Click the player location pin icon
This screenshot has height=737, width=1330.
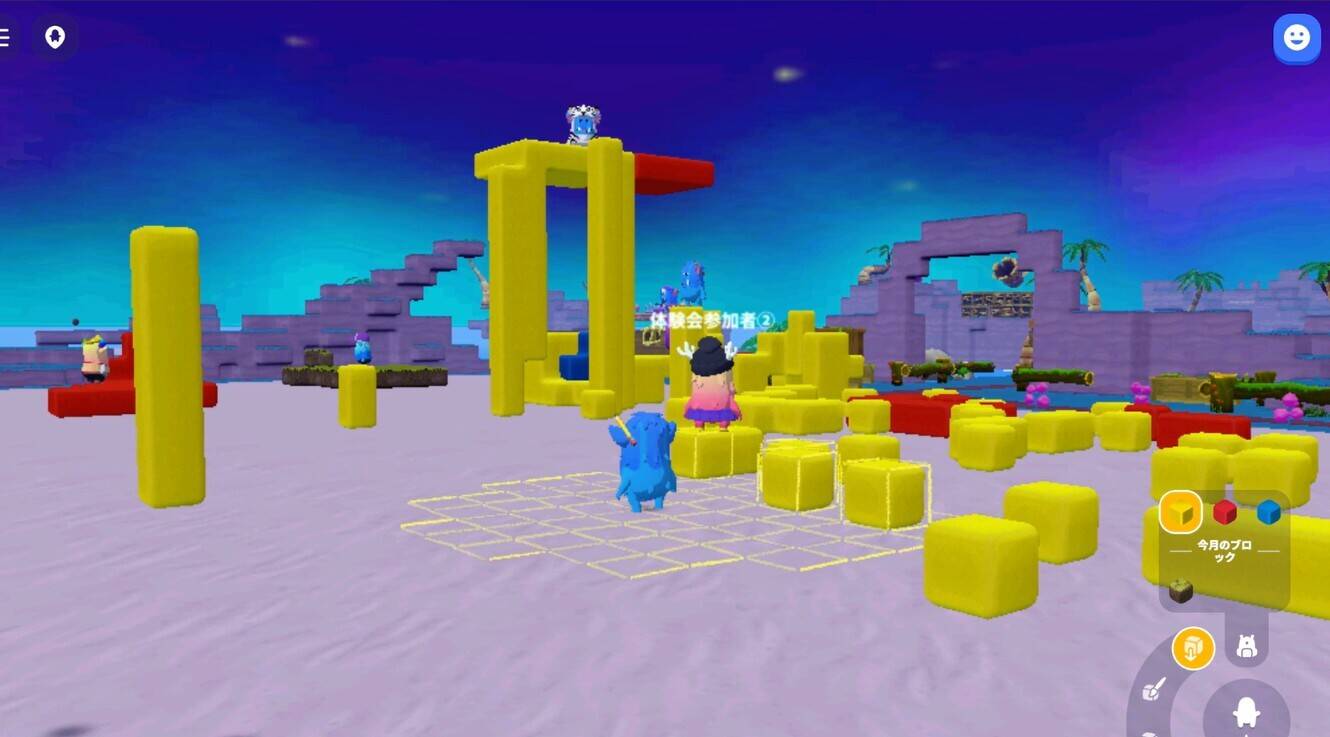click(x=54, y=37)
